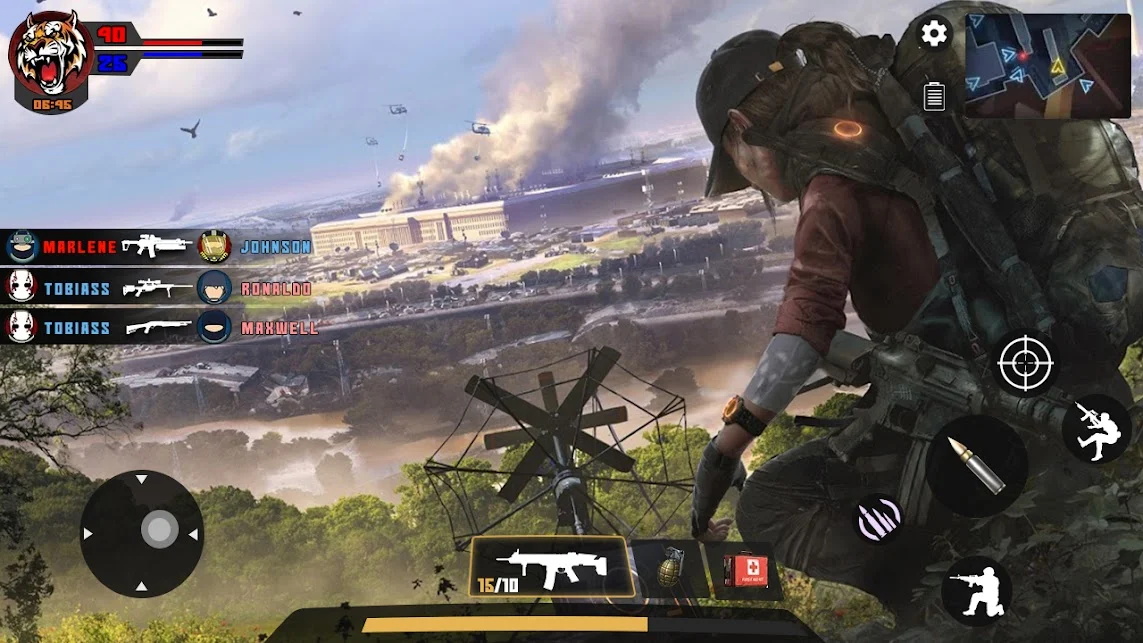1143x643 pixels.
Task: Select the tiger player avatar
Action: (x=51, y=55)
